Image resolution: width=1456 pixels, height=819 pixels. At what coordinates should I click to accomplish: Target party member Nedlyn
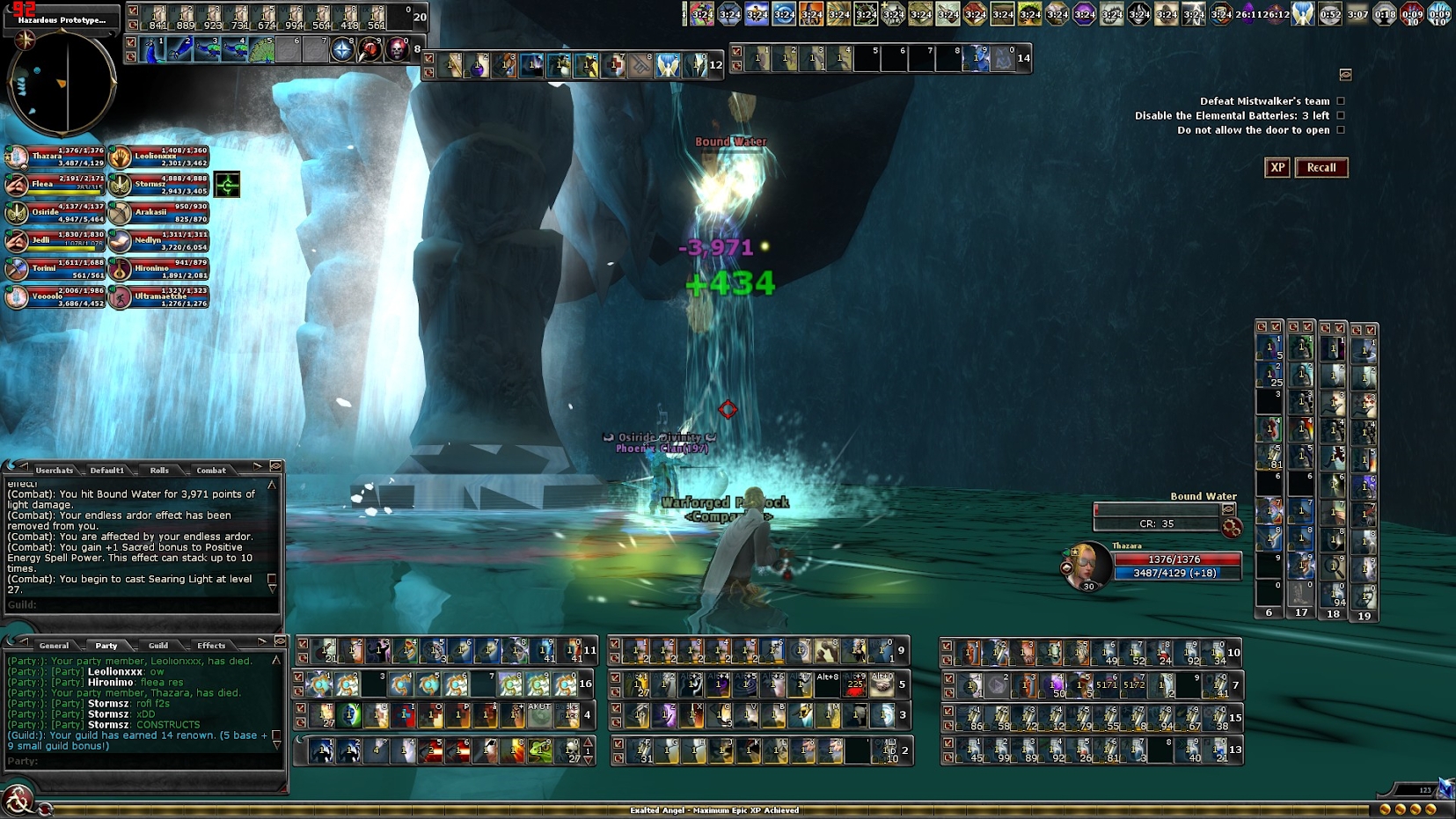[159, 241]
